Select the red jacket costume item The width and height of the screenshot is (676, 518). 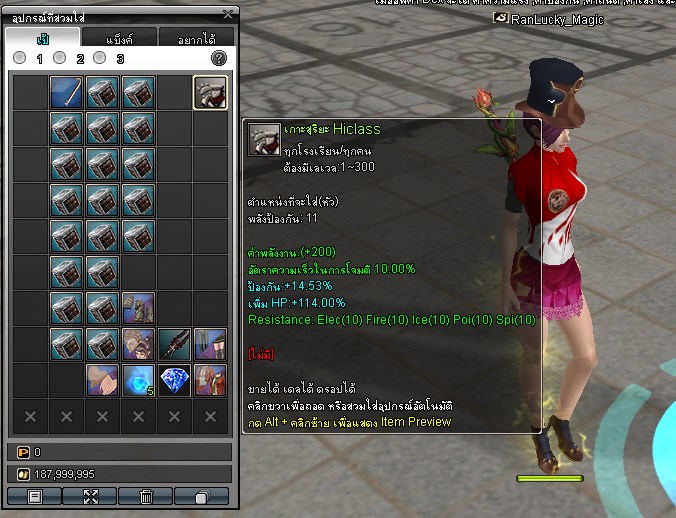point(210,380)
